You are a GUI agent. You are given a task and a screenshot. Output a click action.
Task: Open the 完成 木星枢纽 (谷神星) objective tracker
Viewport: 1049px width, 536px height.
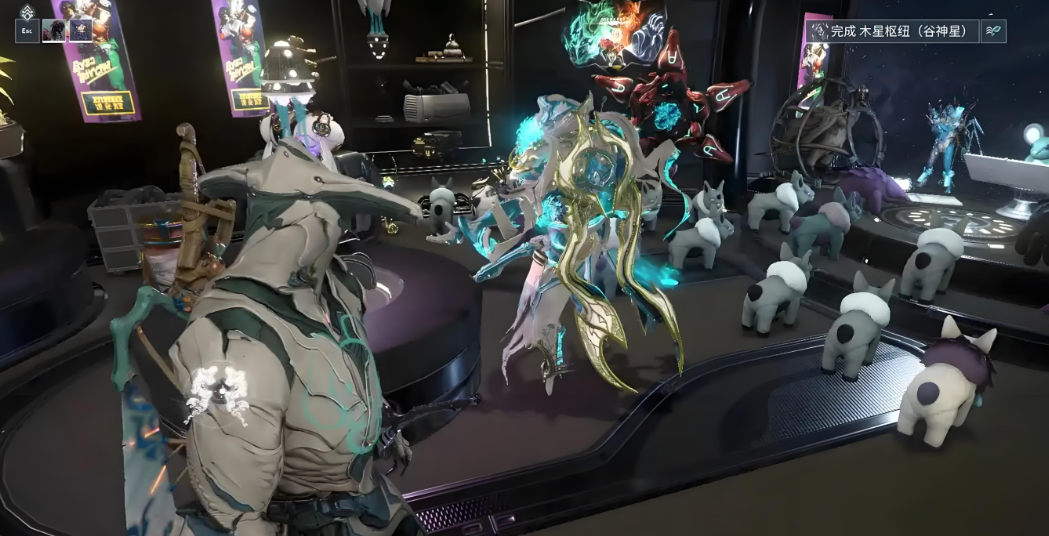(891, 31)
